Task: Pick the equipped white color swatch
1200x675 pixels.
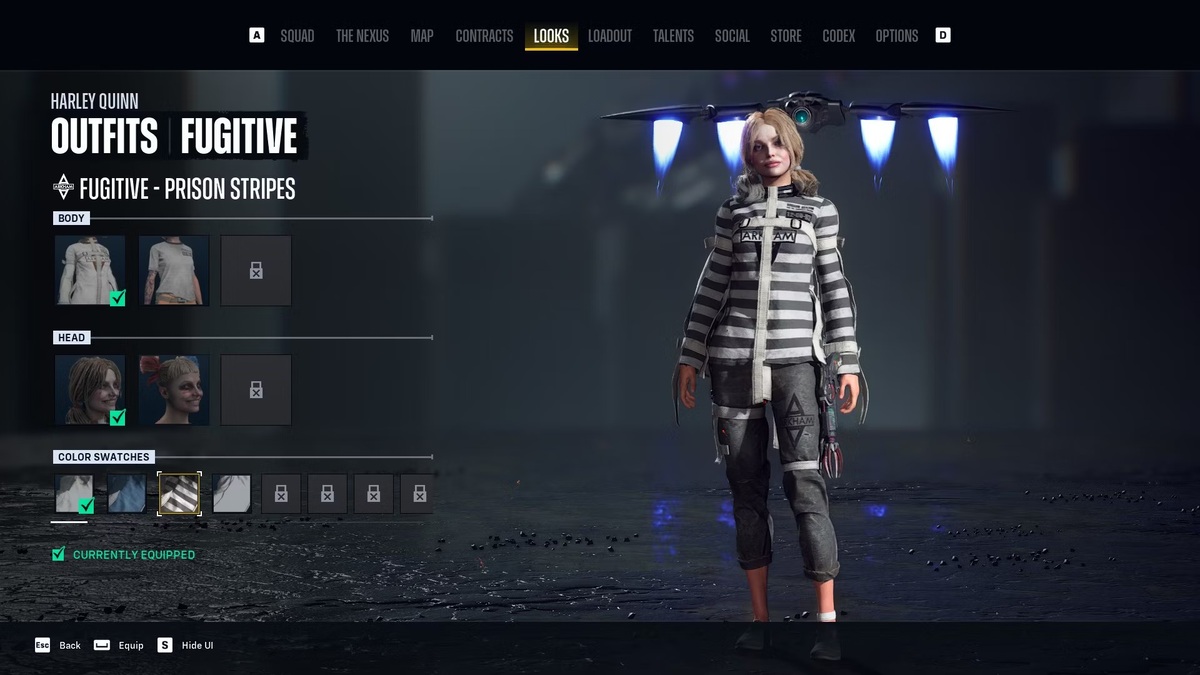Action: pos(74,493)
